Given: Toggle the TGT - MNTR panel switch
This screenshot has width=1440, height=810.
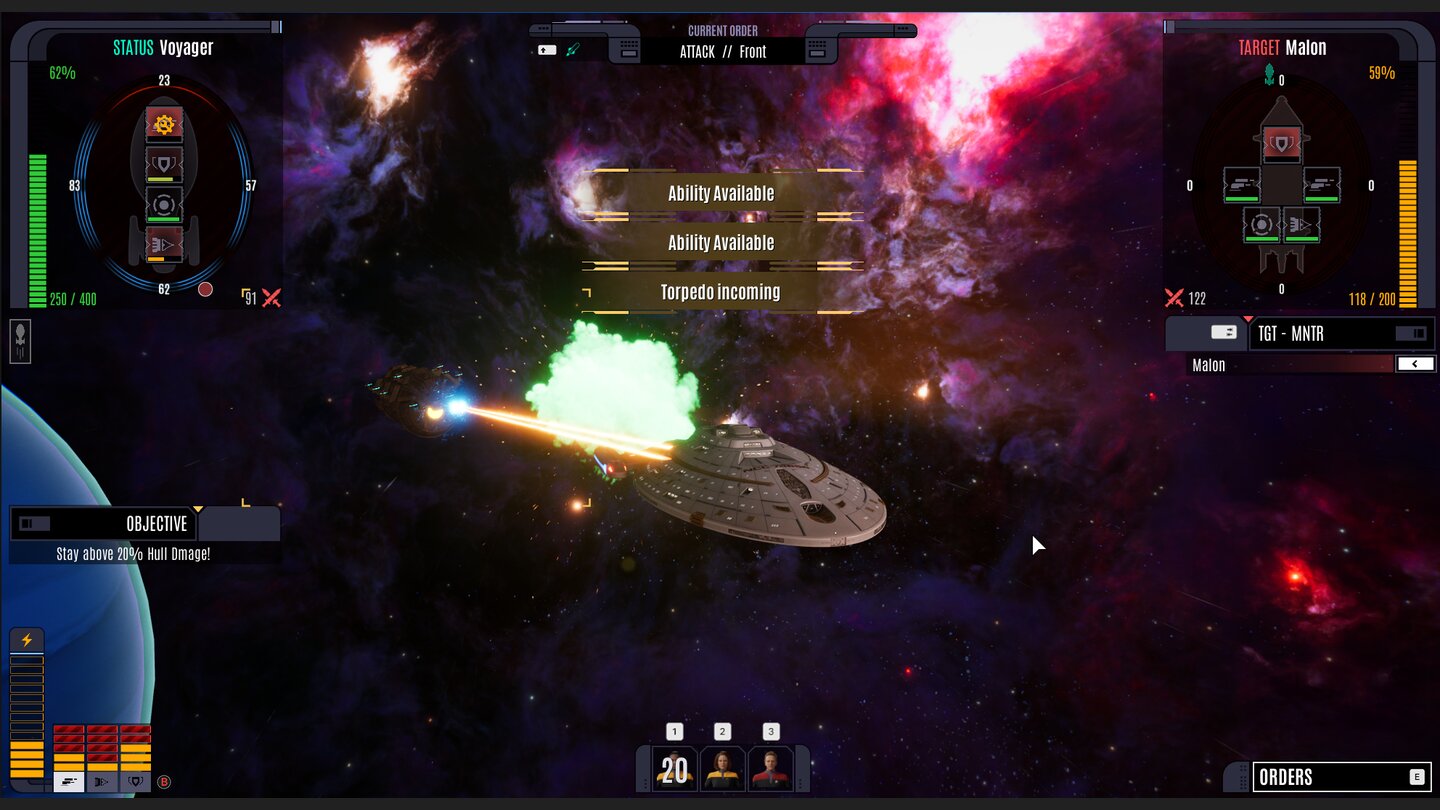Looking at the screenshot, I should click(x=1411, y=333).
